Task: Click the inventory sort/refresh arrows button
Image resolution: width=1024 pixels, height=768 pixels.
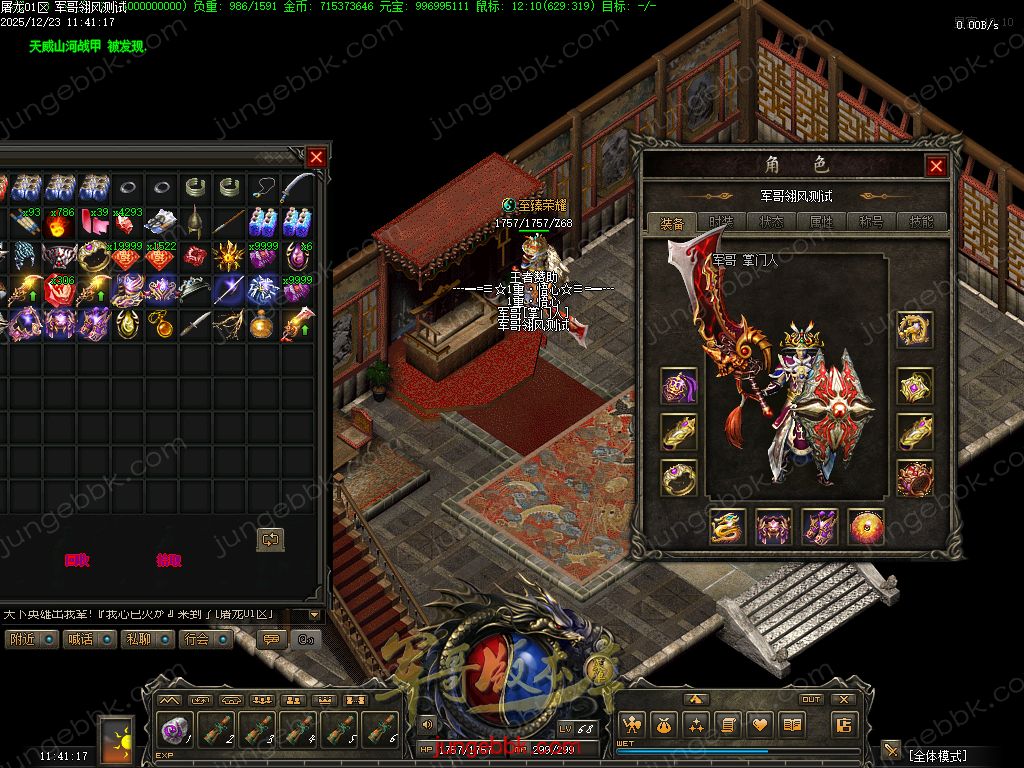Action: (x=270, y=539)
